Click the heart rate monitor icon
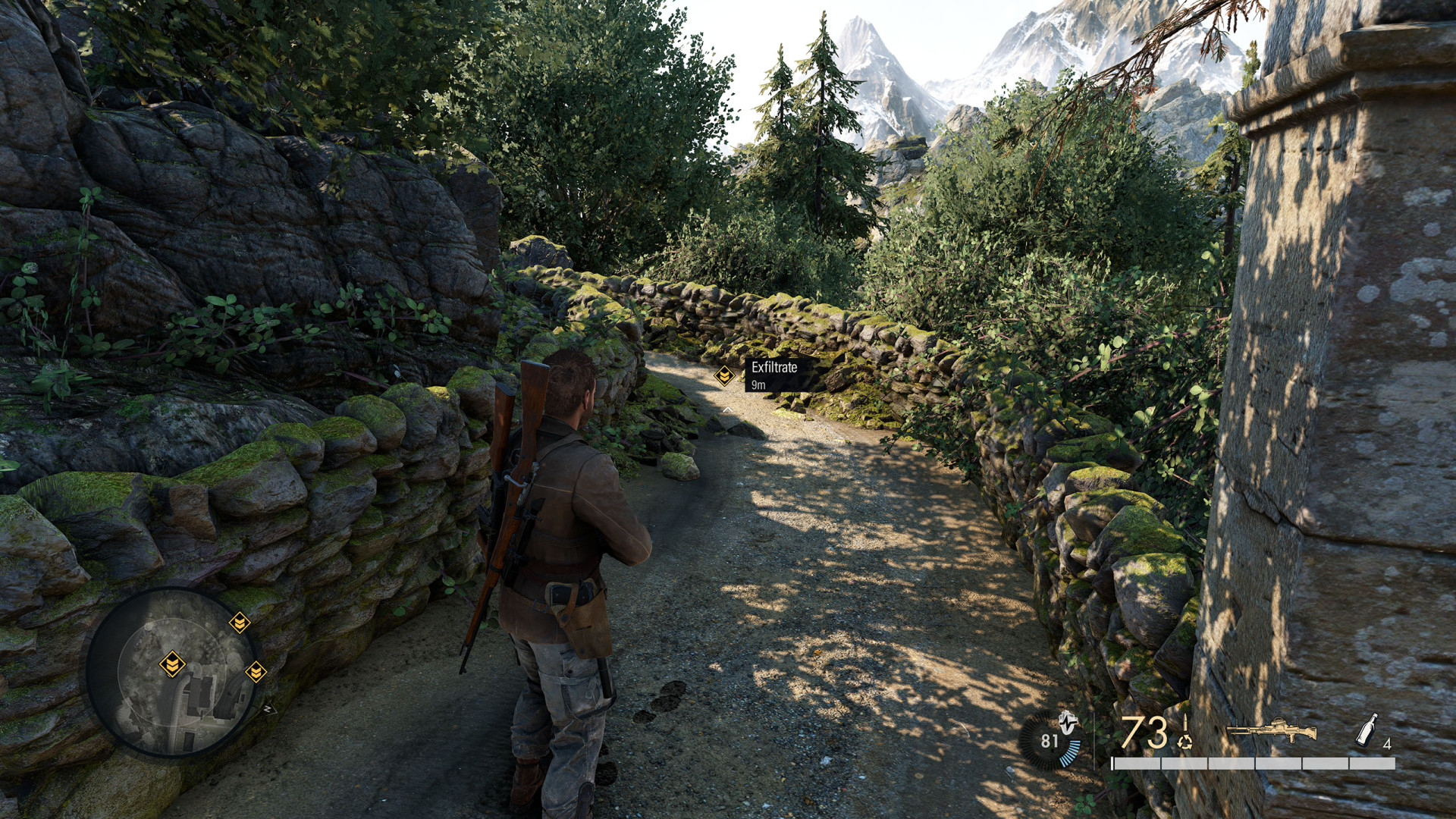The width and height of the screenshot is (1456, 819). coord(1050,740)
